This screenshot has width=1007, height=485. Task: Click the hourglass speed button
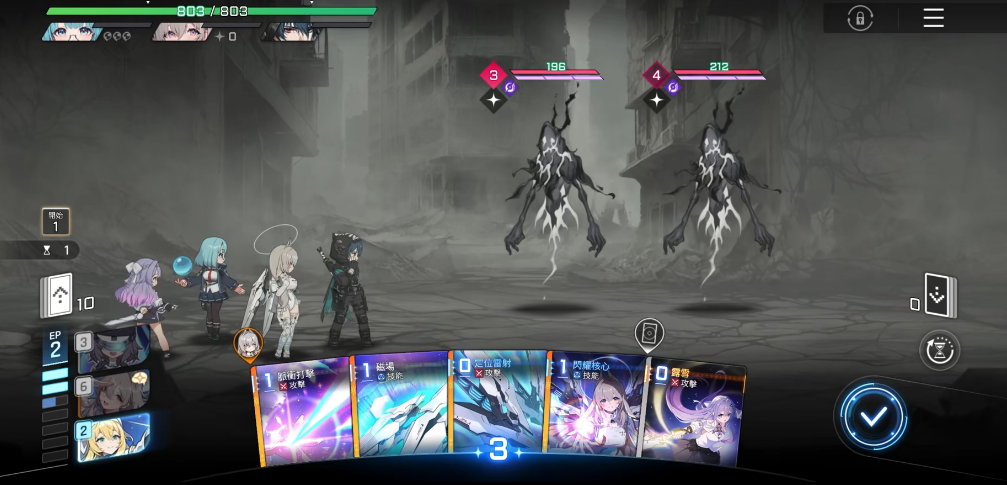tap(940, 349)
